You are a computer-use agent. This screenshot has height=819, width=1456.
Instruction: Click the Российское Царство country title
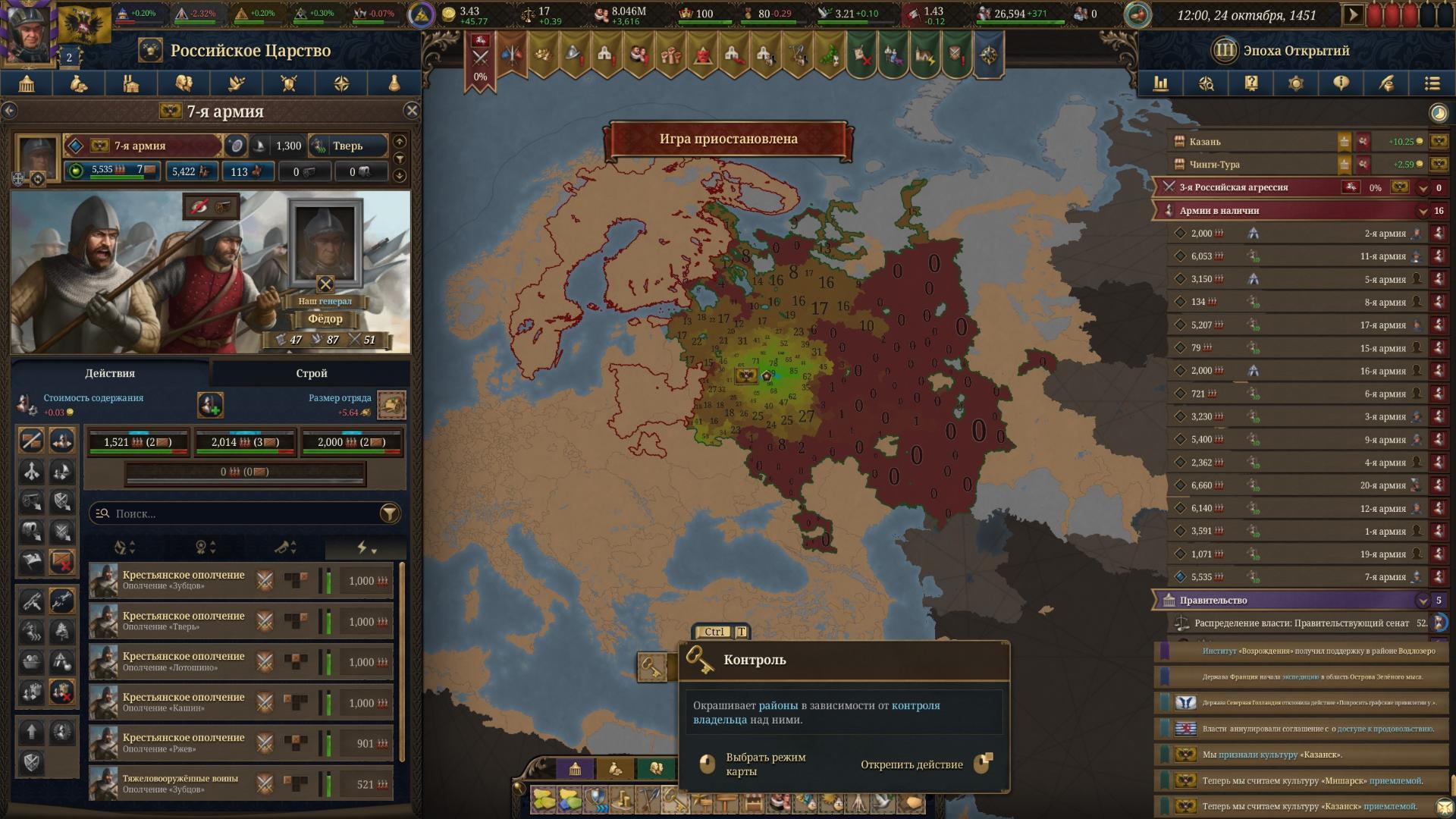[x=250, y=51]
